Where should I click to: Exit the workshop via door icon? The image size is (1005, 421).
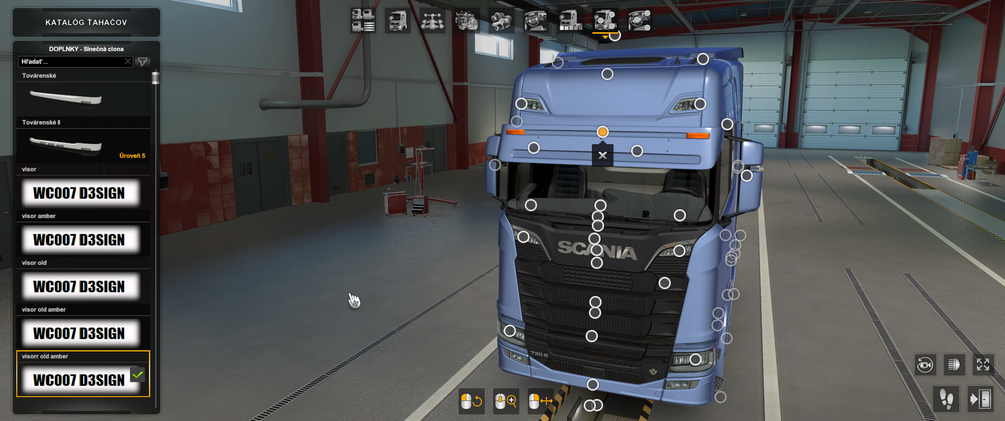[980, 399]
